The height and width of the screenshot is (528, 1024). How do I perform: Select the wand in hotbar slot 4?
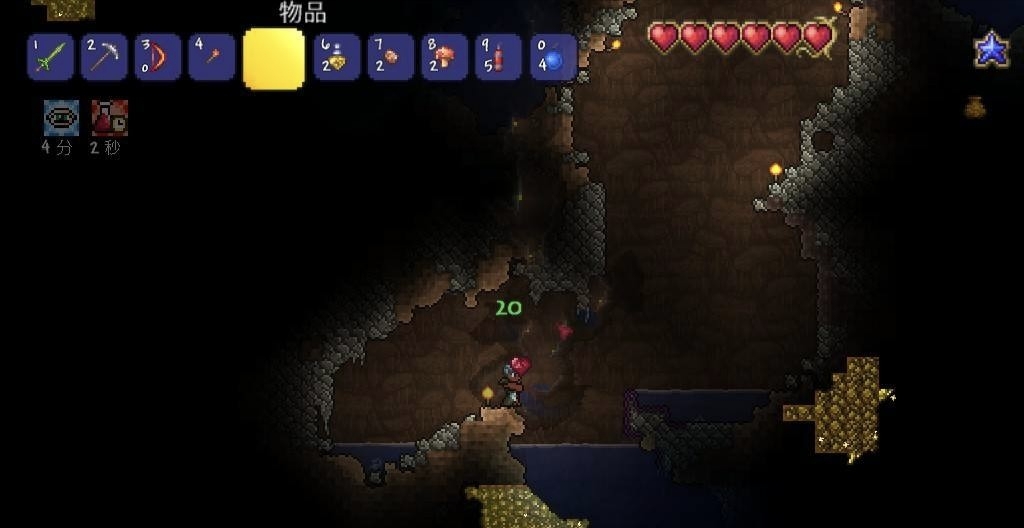click(x=212, y=57)
